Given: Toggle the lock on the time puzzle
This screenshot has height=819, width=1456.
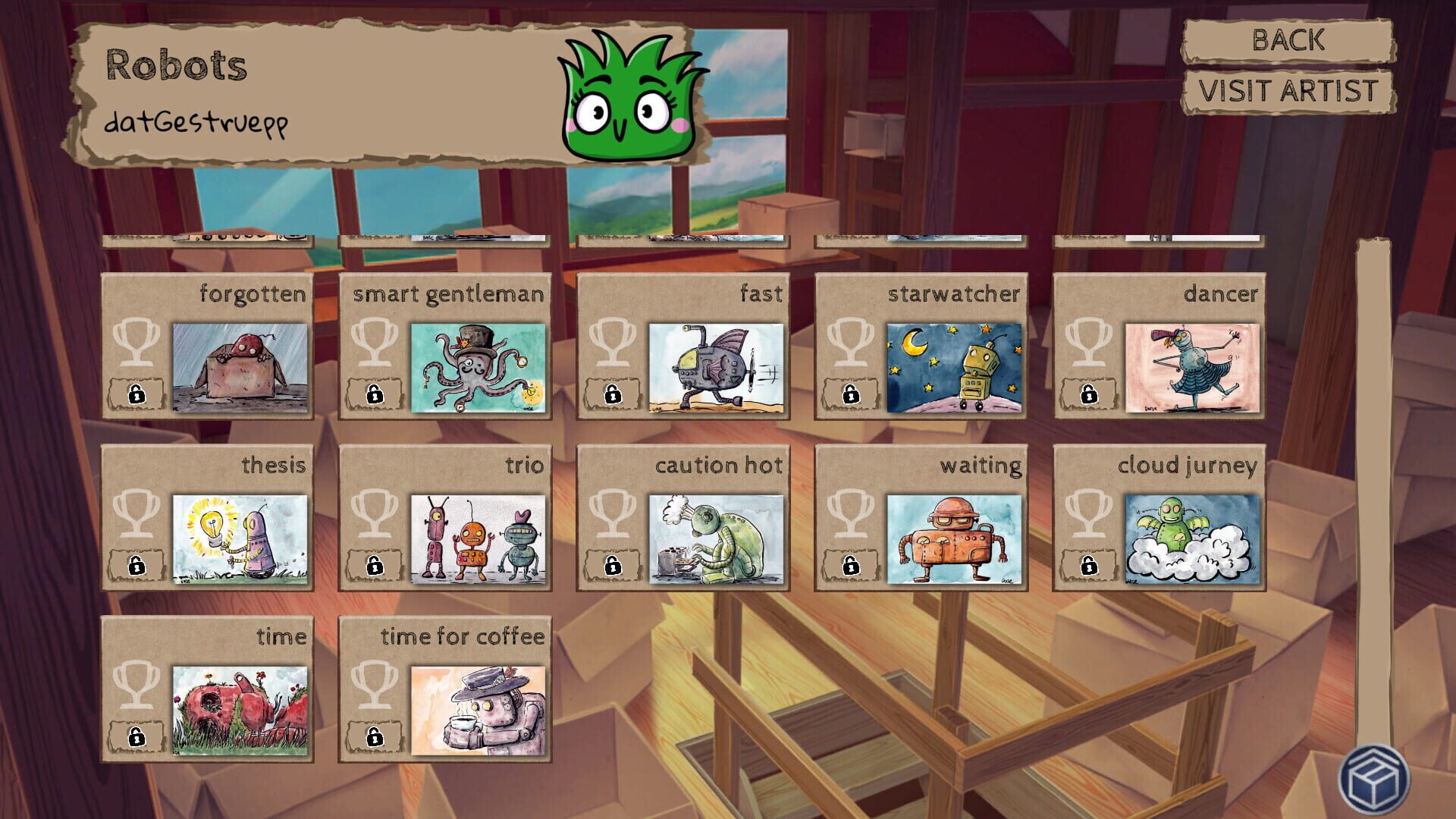Looking at the screenshot, I should tap(137, 737).
